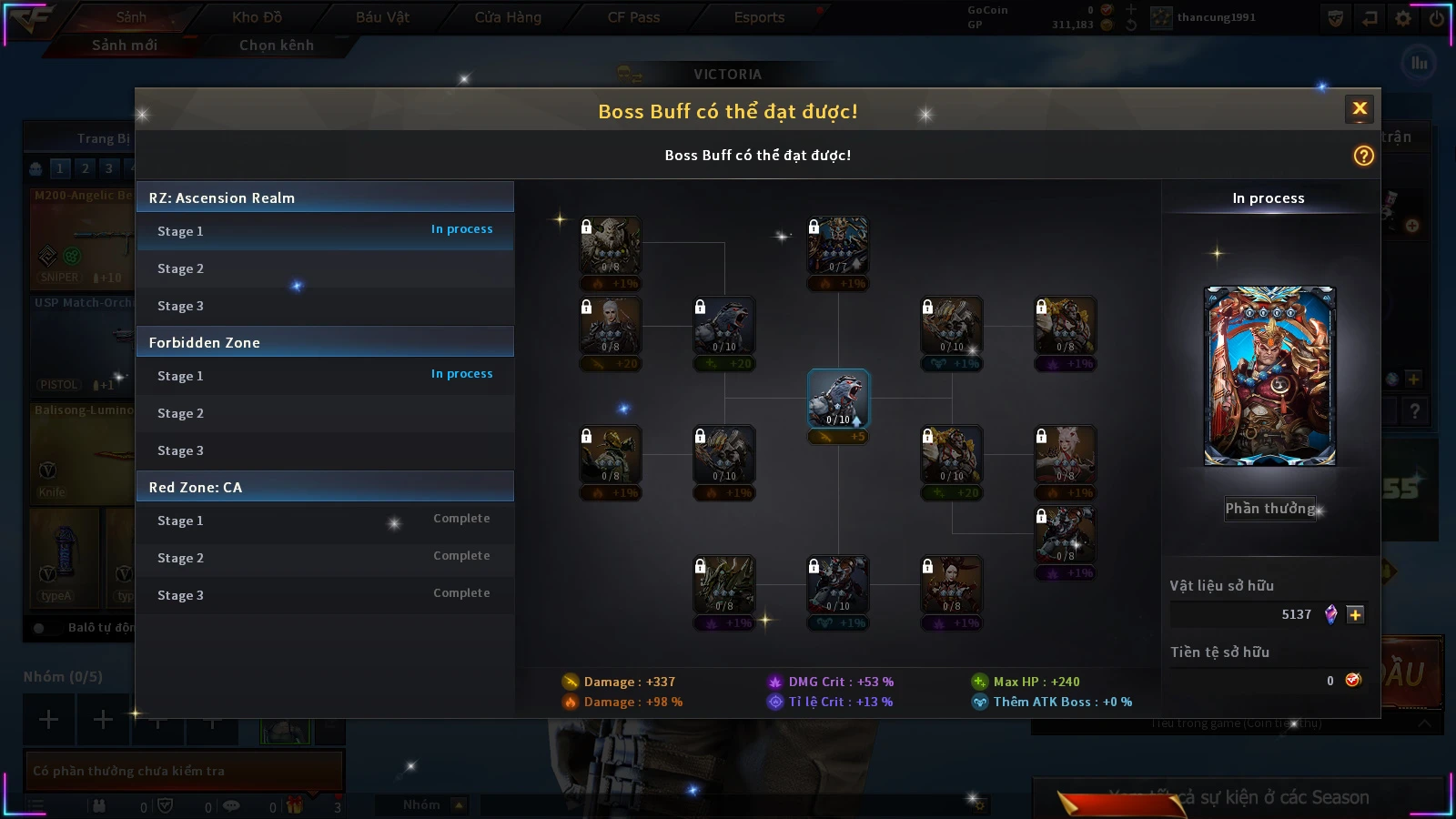Select the Chọn kênh sub-tab
This screenshot has height=819, width=1456.
(277, 45)
